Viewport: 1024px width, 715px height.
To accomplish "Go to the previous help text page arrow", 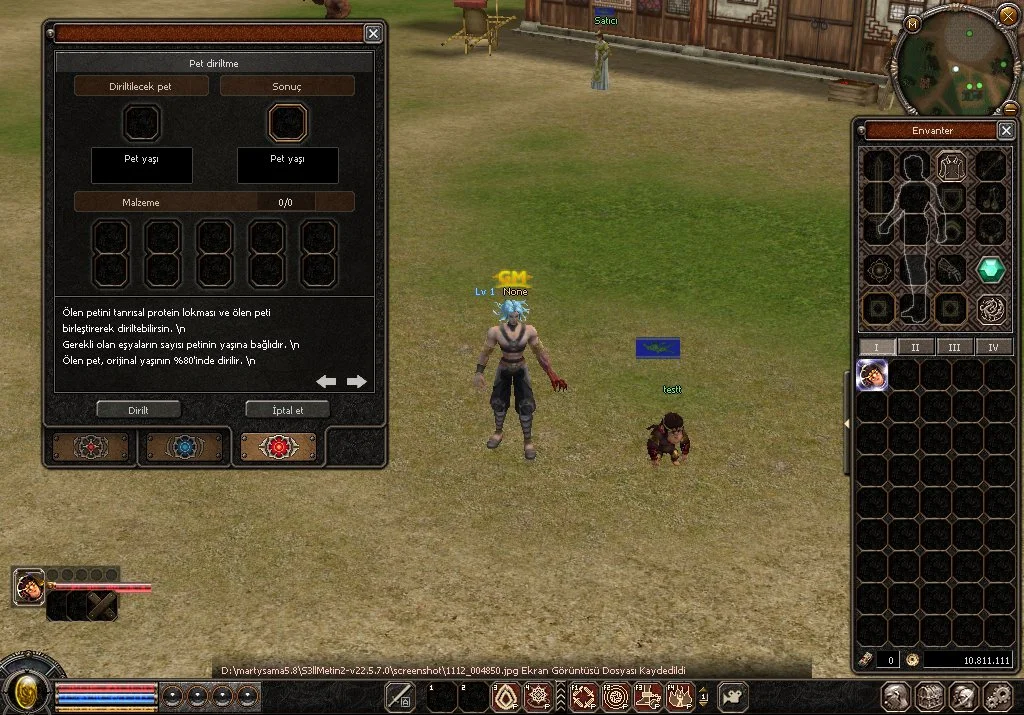I will coord(326,381).
